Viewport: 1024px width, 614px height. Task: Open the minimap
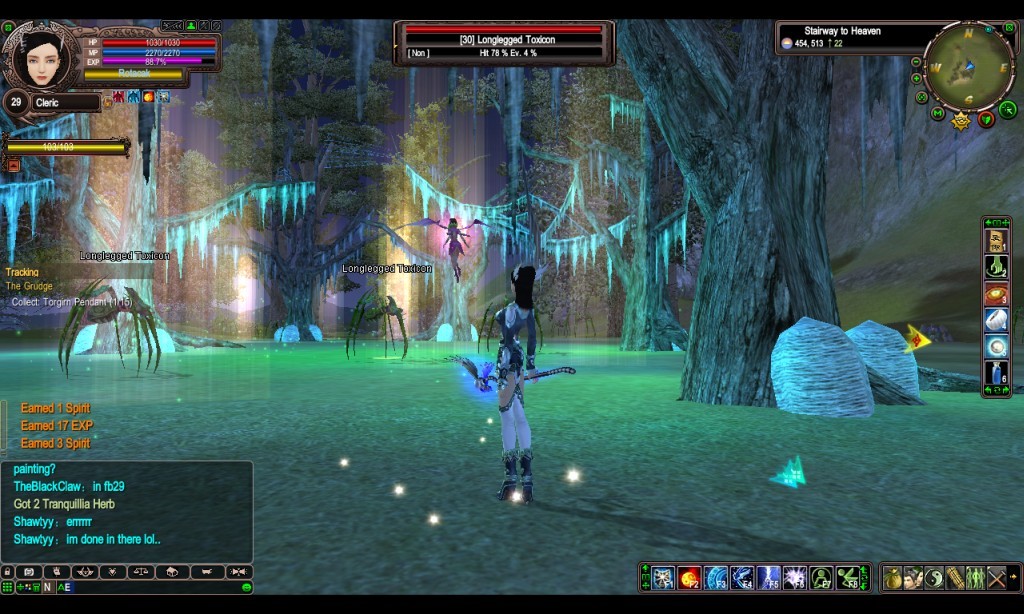coord(968,66)
